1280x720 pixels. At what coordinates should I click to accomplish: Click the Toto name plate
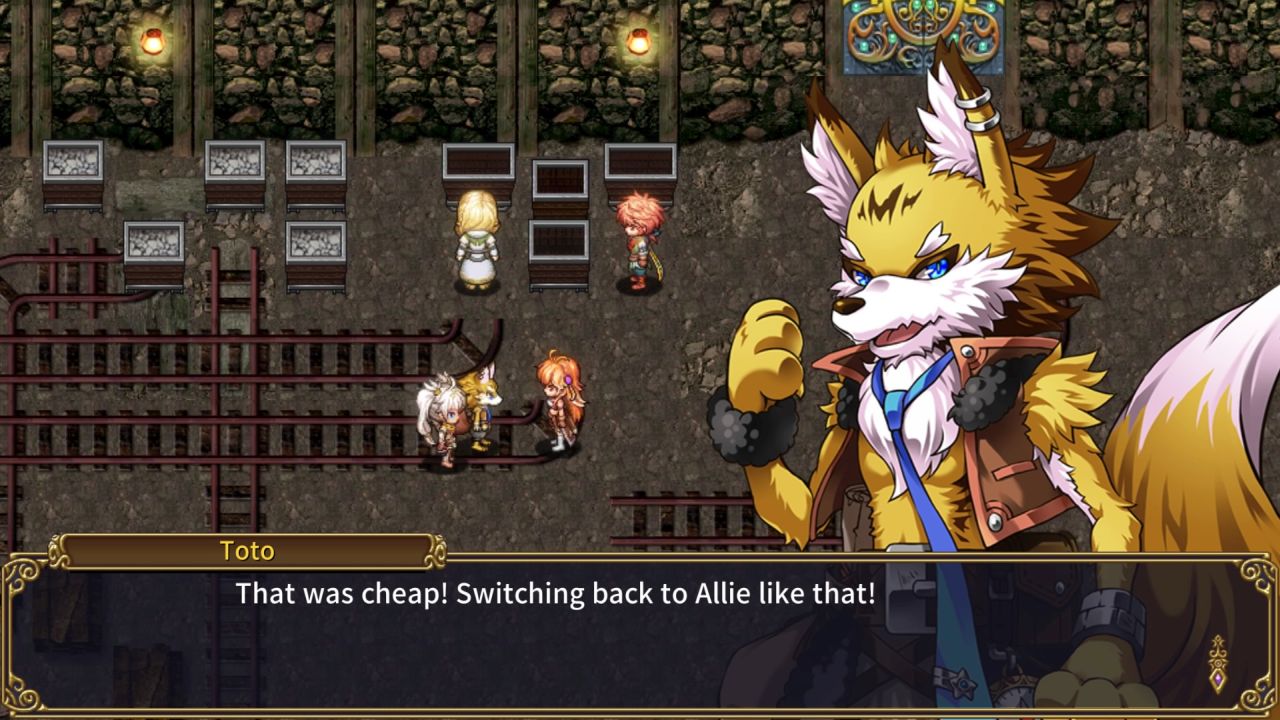(250, 550)
